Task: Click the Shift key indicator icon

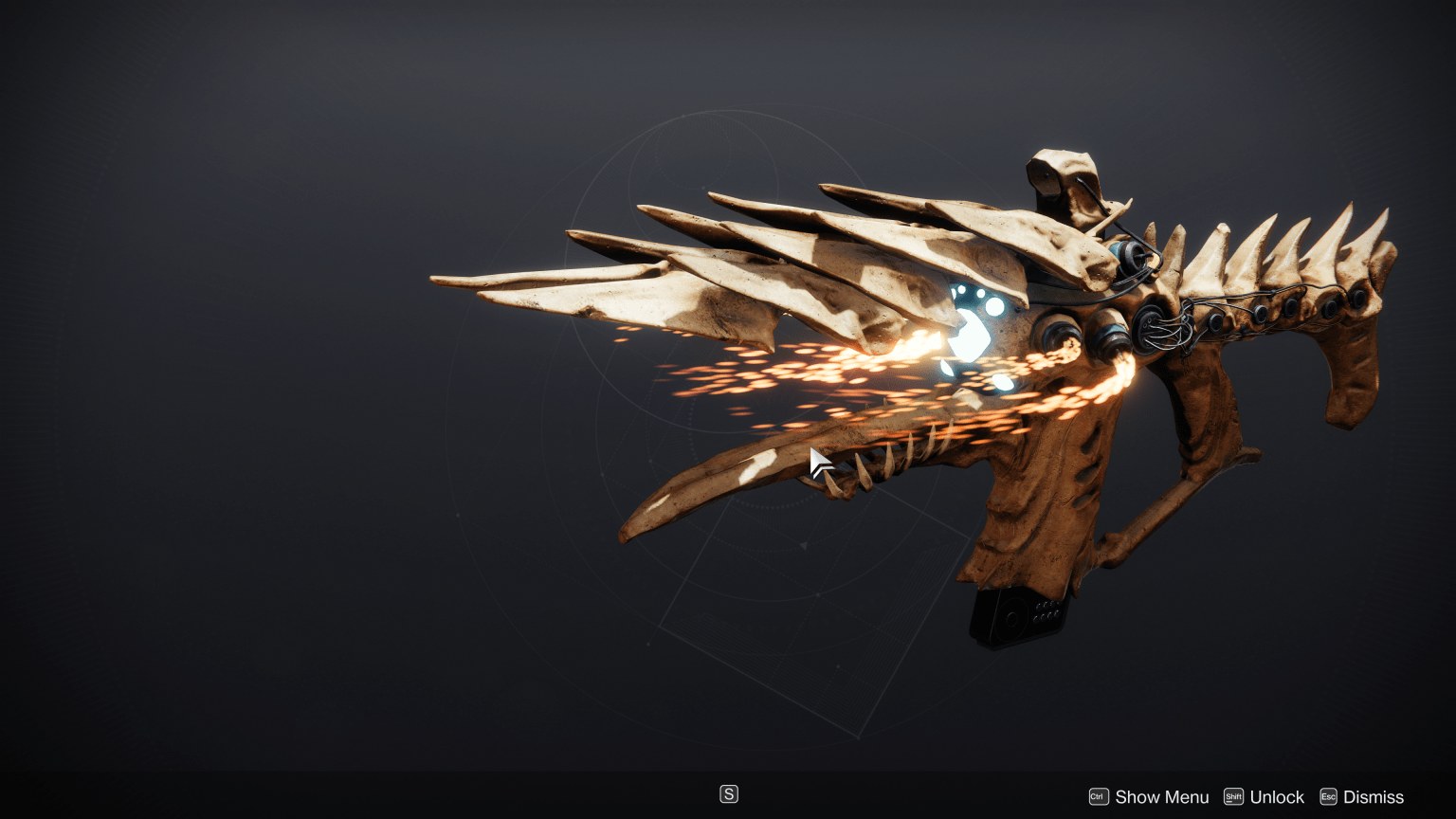Action: [1233, 796]
